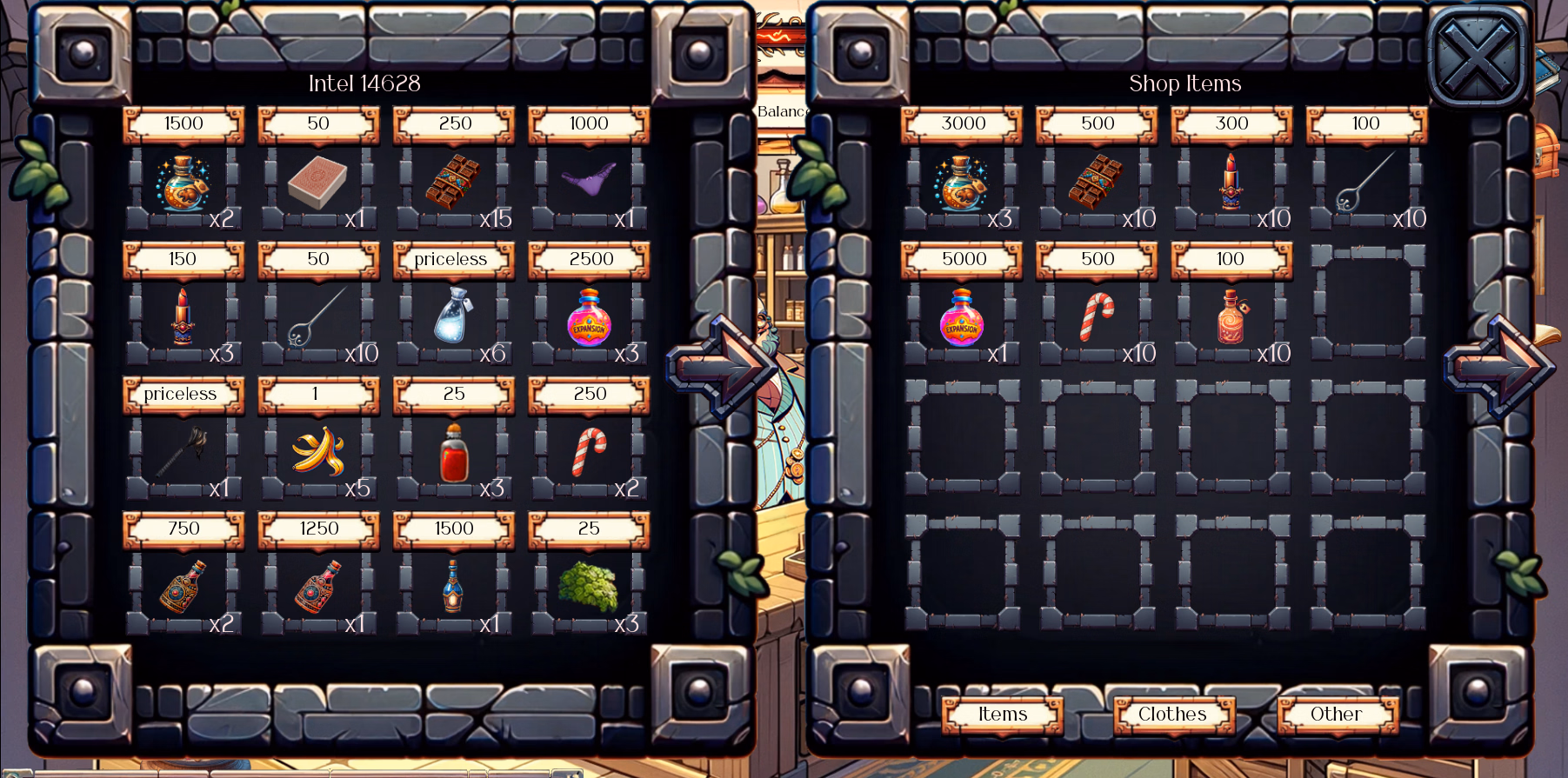
Task: Buy the chocolate bar for 500
Action: click(1097, 182)
